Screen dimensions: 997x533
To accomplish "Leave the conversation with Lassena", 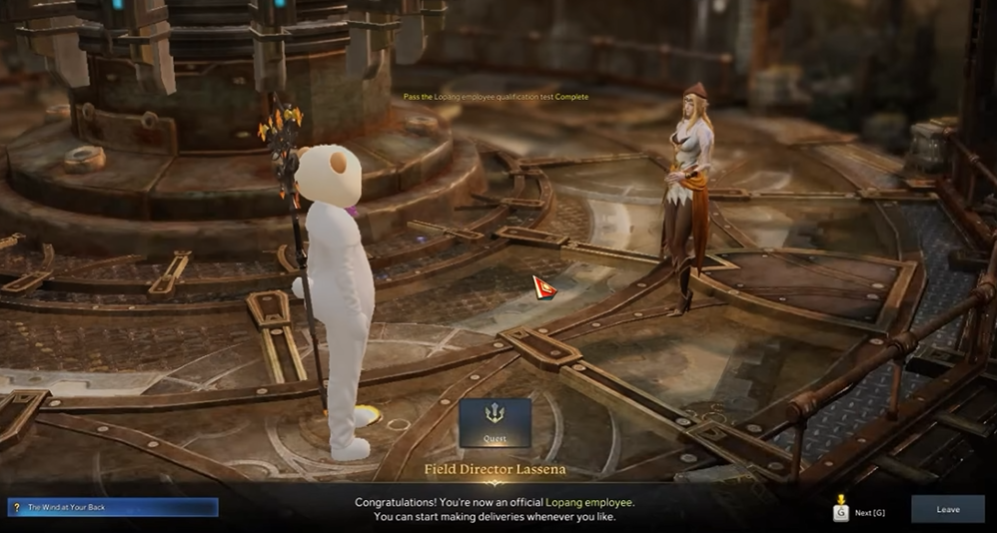I will coord(947,509).
